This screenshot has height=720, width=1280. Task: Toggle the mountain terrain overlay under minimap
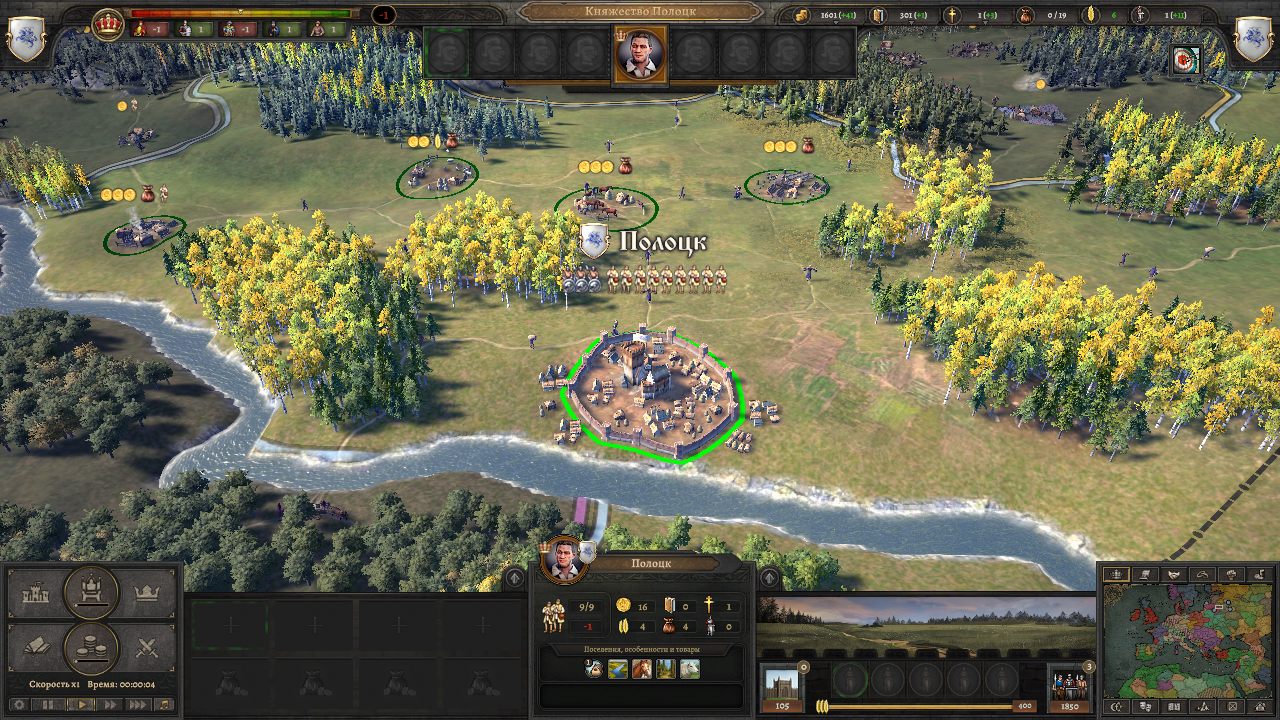pyautogui.click(x=1203, y=706)
